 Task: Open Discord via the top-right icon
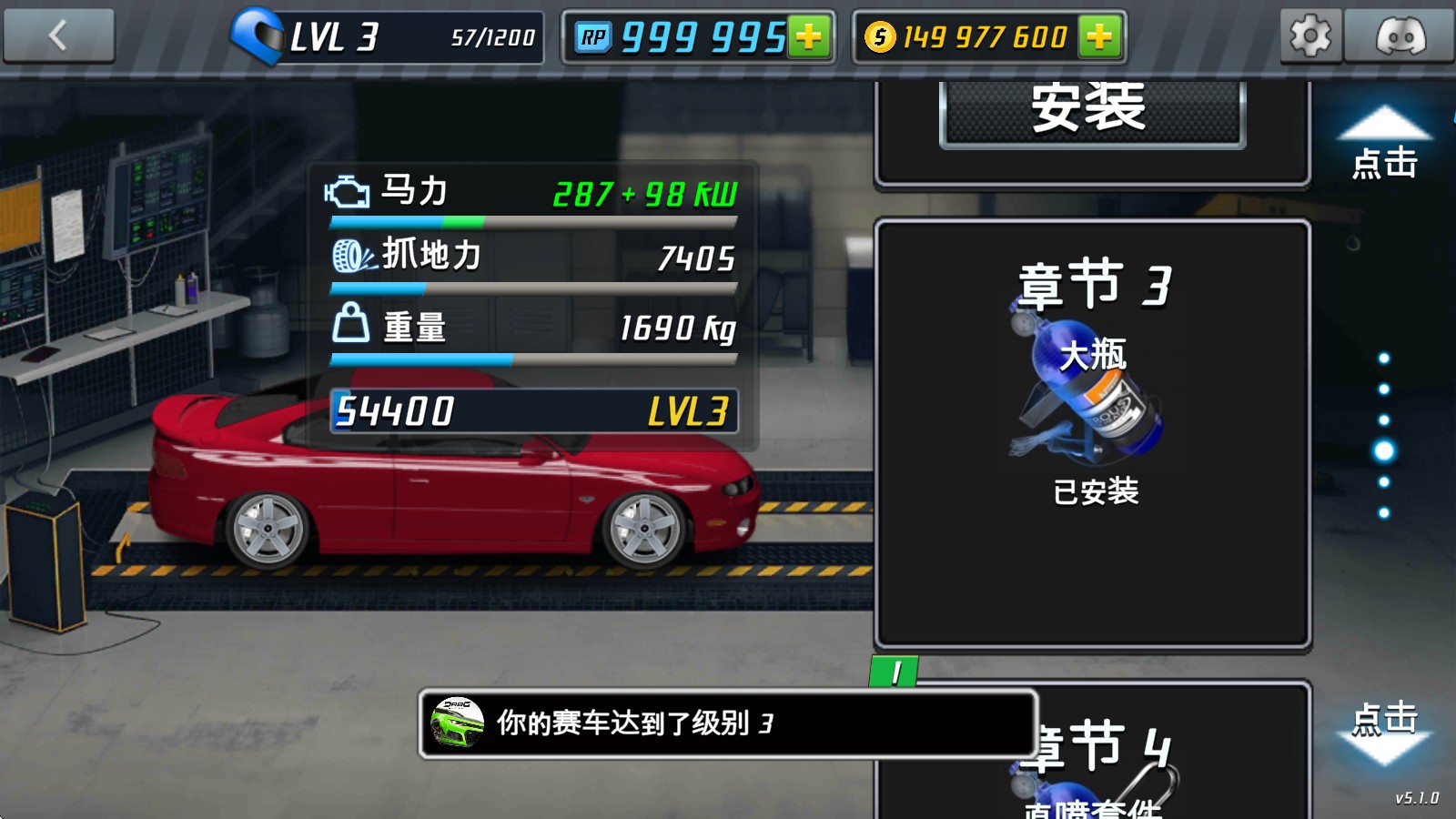1402,36
